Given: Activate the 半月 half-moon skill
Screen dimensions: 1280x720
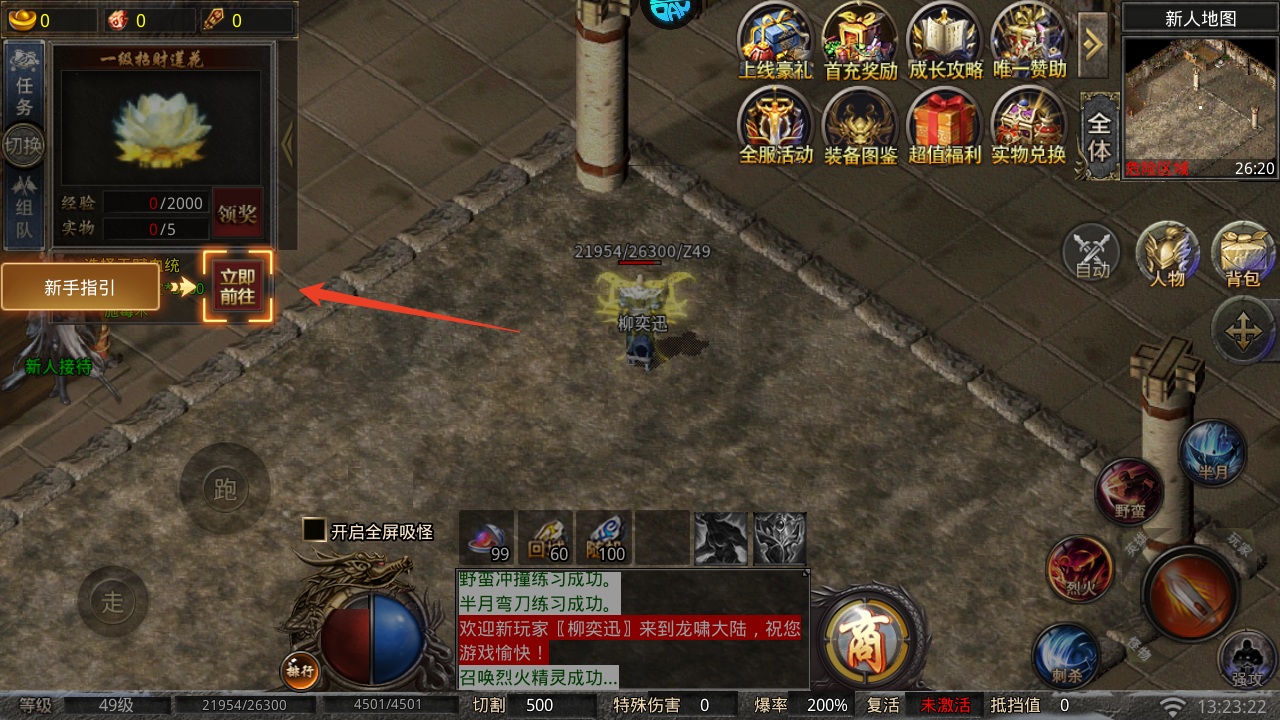Looking at the screenshot, I should point(1212,453).
